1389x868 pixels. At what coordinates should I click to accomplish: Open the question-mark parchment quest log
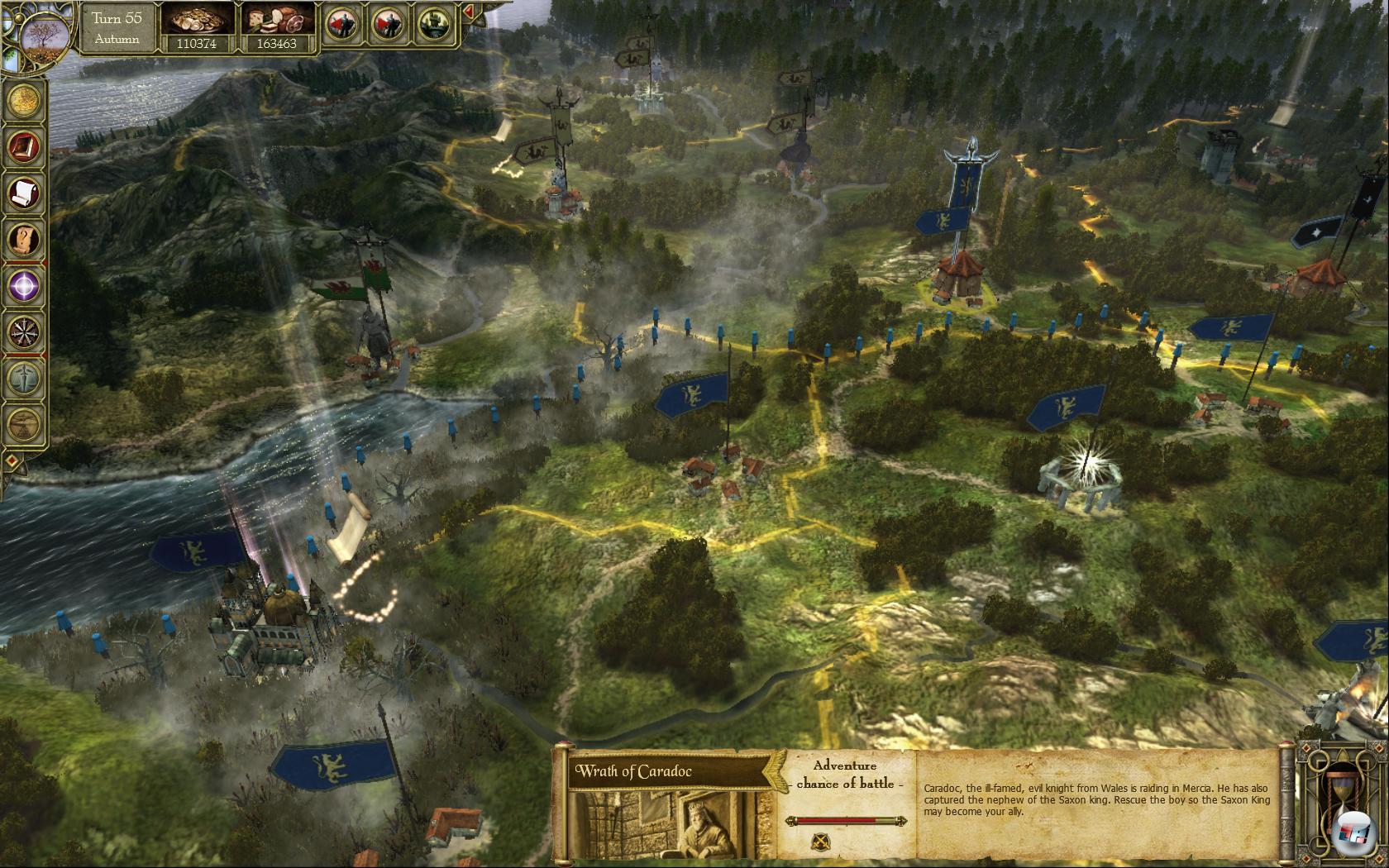tap(25, 240)
